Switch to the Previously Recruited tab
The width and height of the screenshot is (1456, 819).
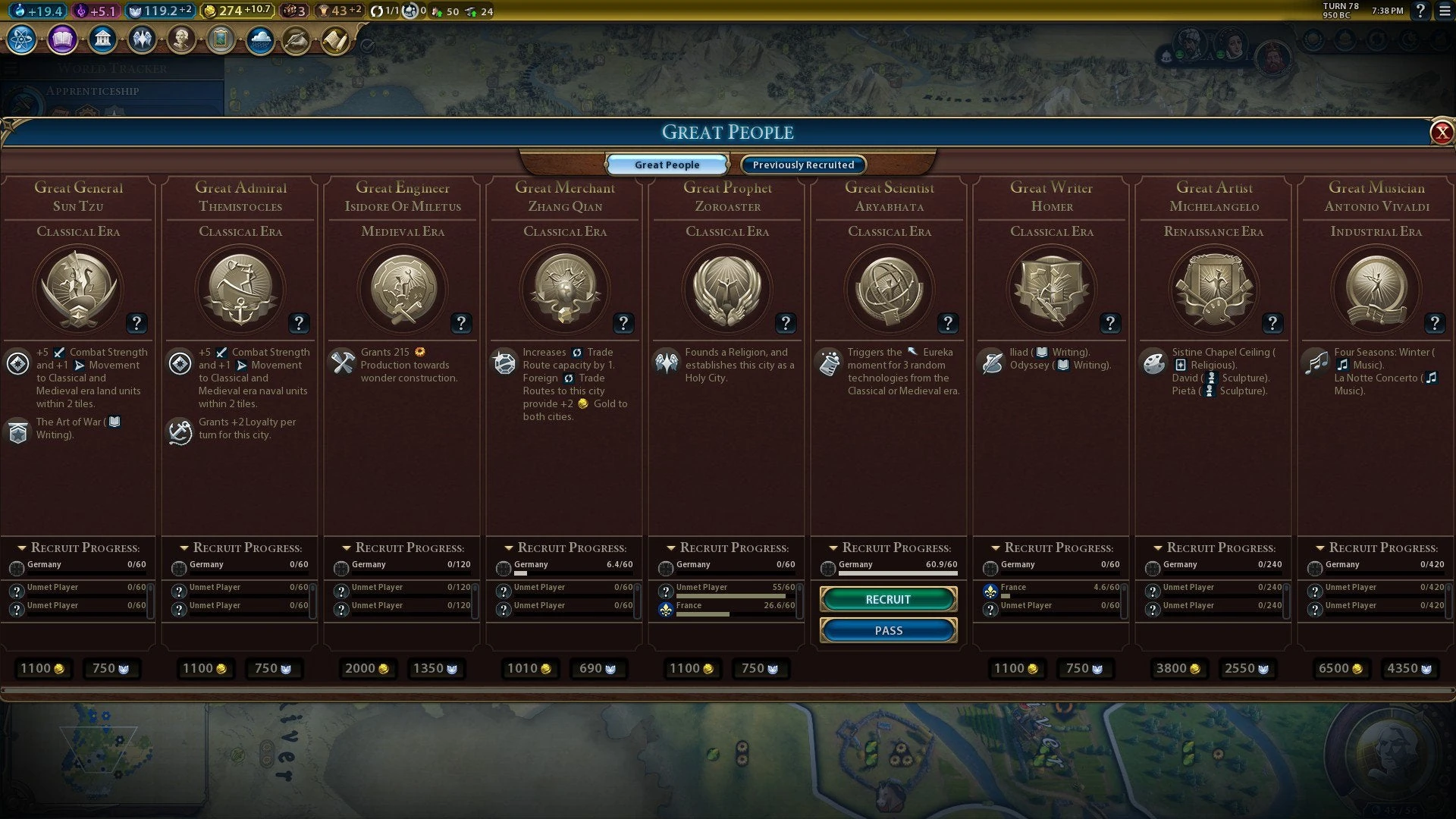pos(802,165)
